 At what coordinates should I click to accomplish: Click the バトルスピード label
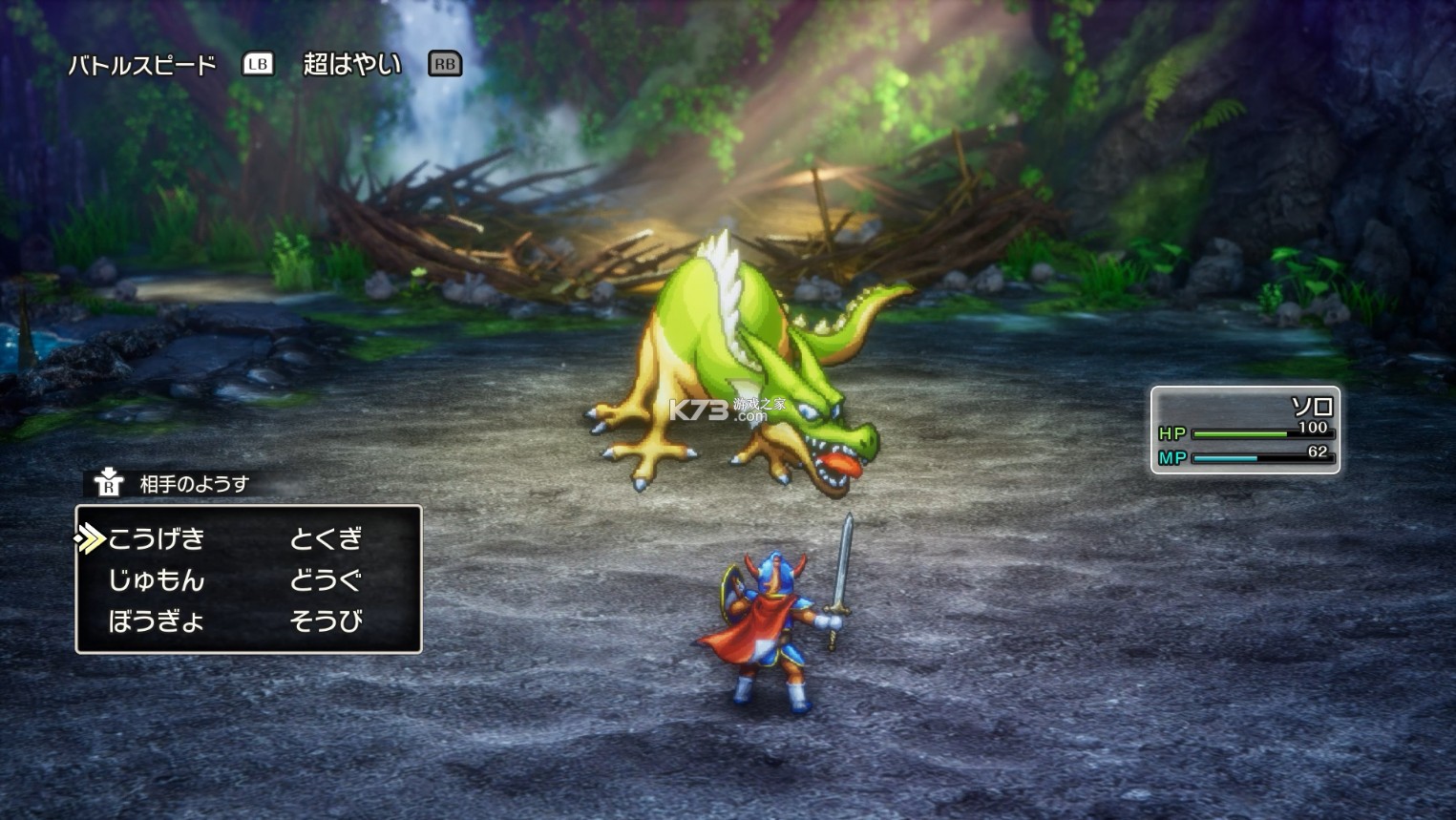[x=138, y=65]
